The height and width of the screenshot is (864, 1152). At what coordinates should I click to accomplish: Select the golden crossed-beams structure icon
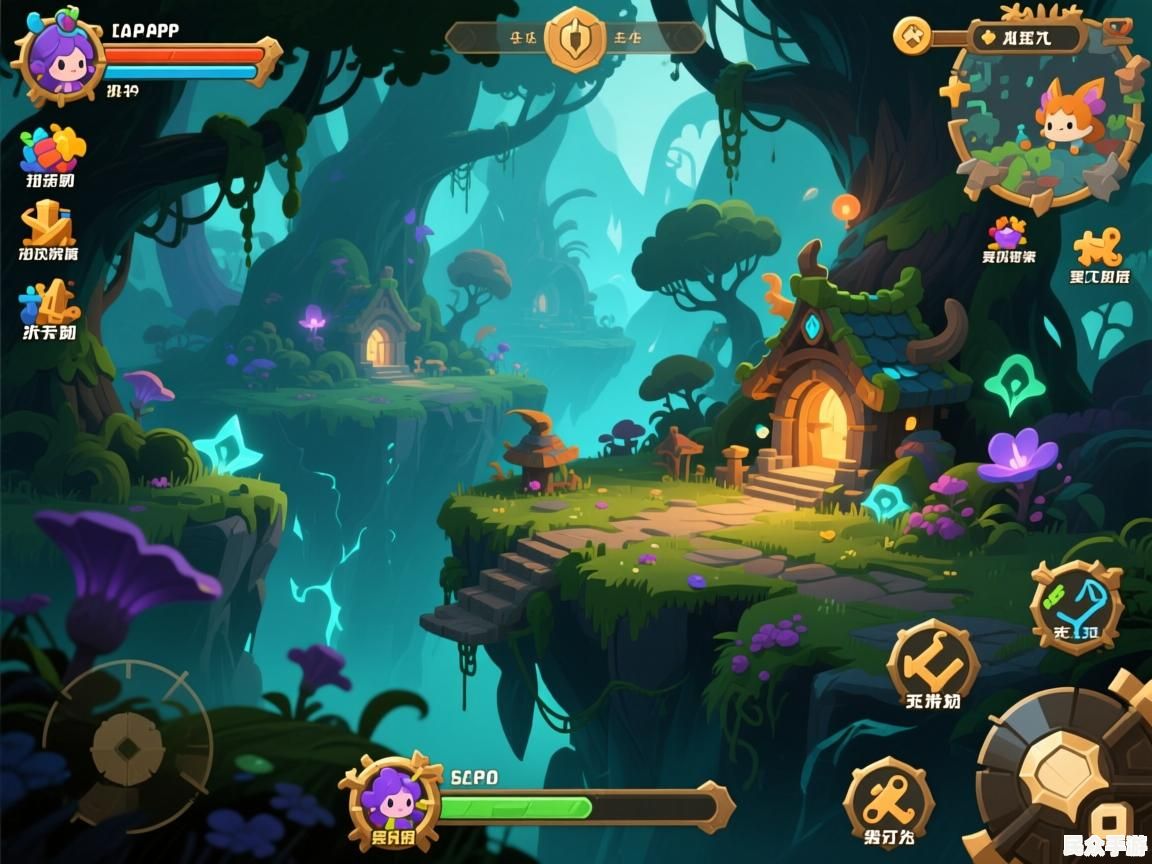click(49, 223)
